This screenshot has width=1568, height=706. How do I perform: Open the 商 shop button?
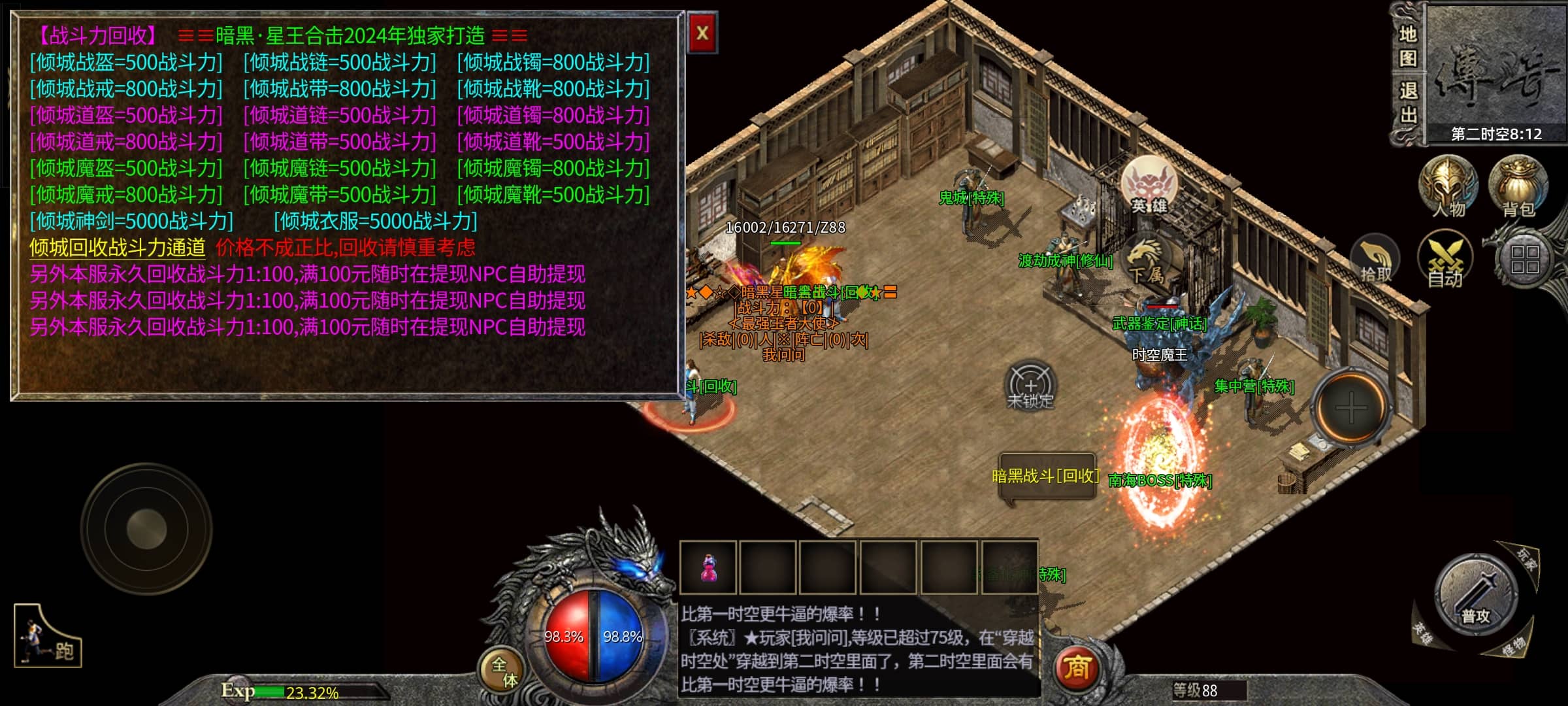click(x=1077, y=668)
